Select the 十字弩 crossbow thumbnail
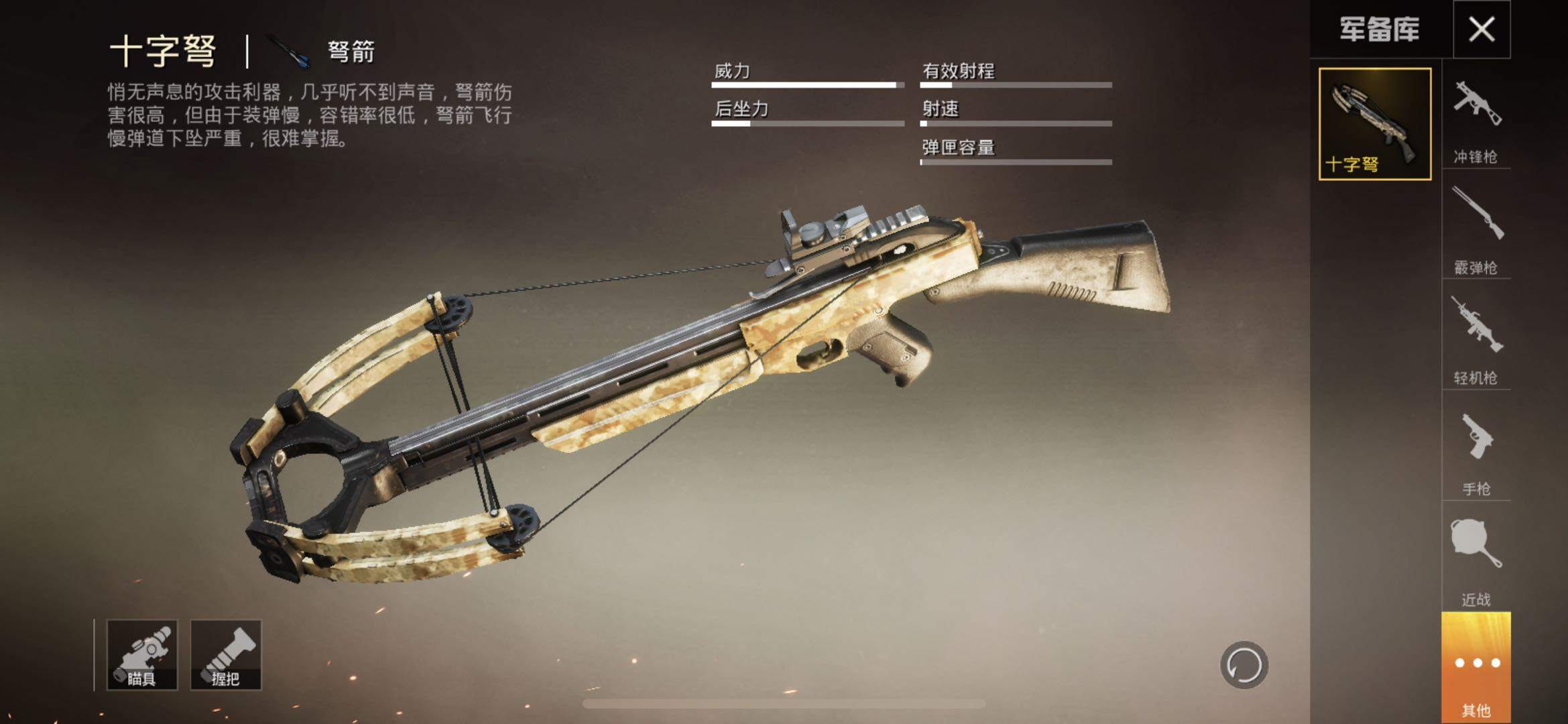Viewport: 1568px width, 724px height. pos(1375,124)
